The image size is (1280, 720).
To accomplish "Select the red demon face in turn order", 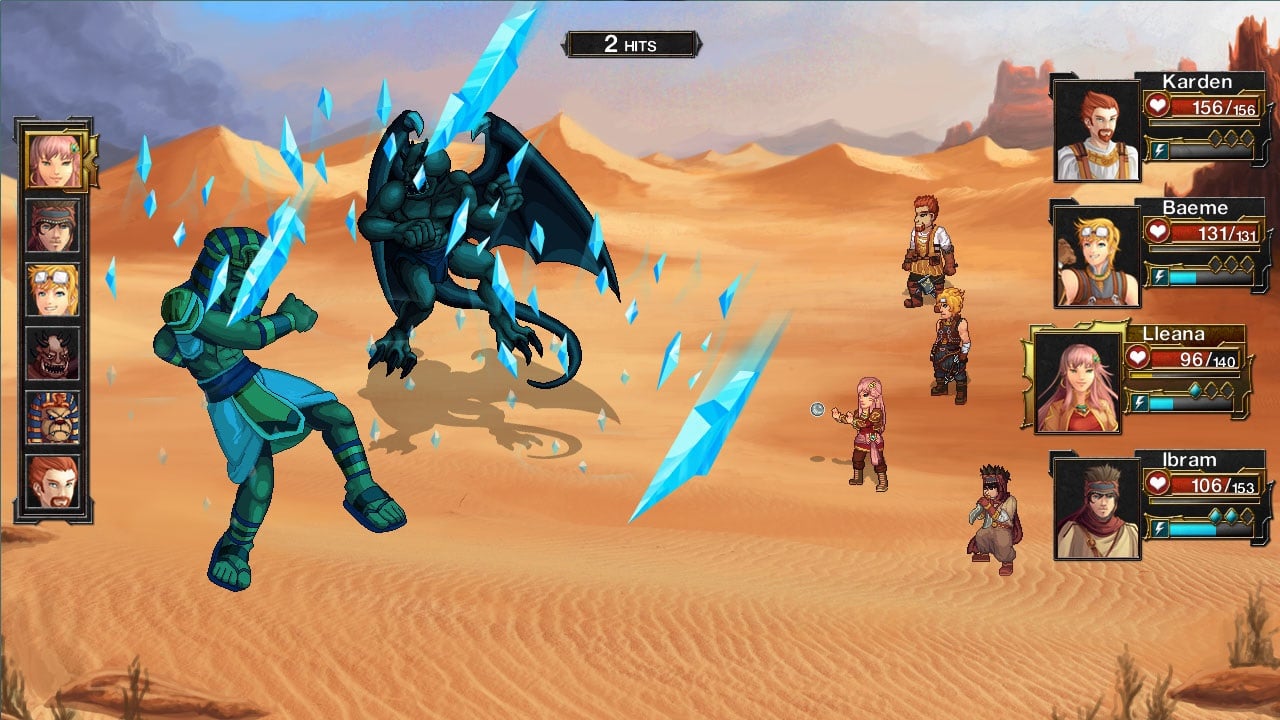I will tap(53, 353).
